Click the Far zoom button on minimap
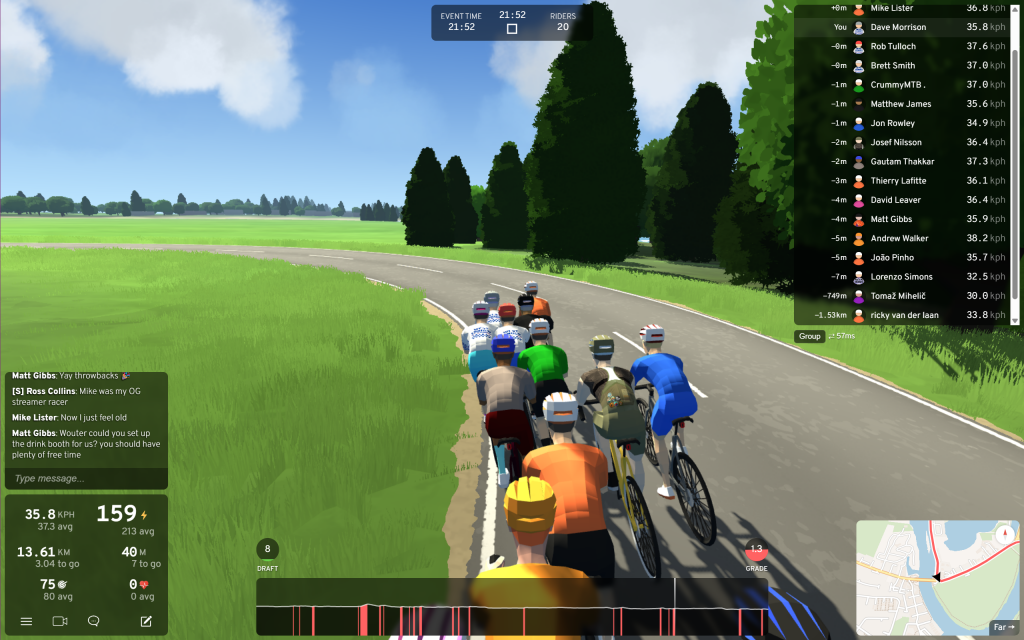This screenshot has height=640, width=1024. pyautogui.click(x=1002, y=627)
